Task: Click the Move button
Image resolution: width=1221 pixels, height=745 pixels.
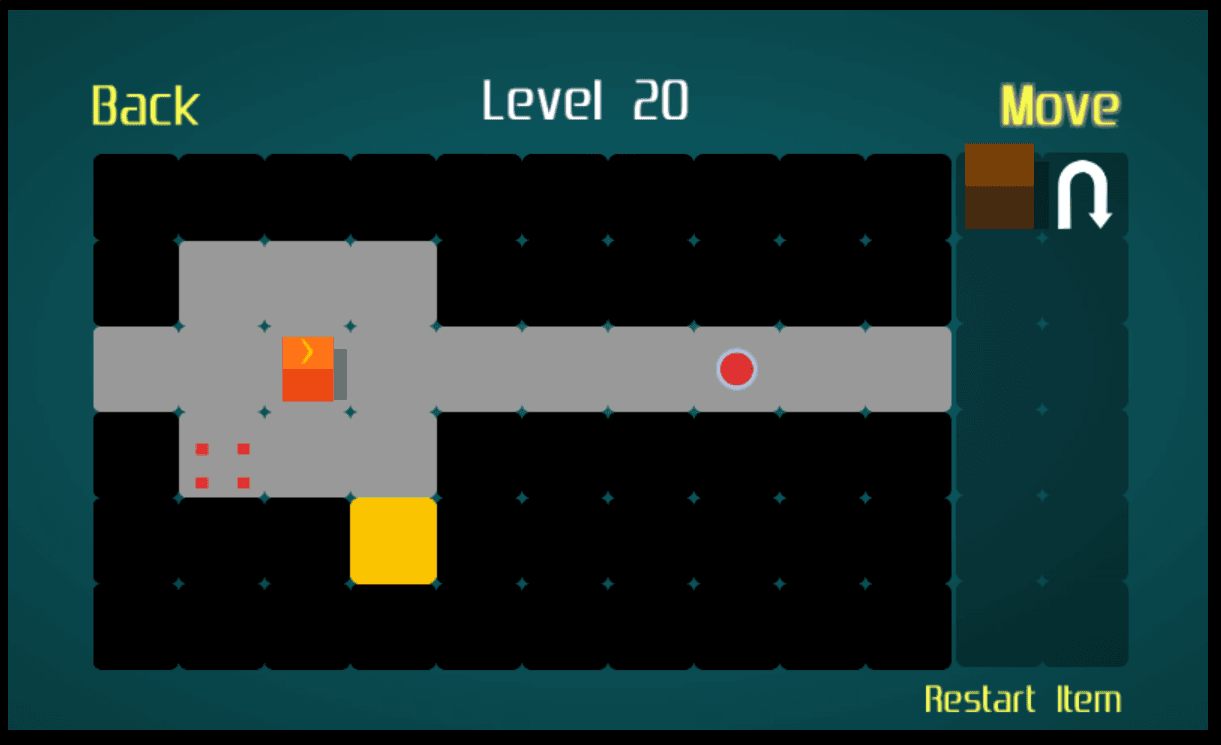Action: [x=1059, y=106]
